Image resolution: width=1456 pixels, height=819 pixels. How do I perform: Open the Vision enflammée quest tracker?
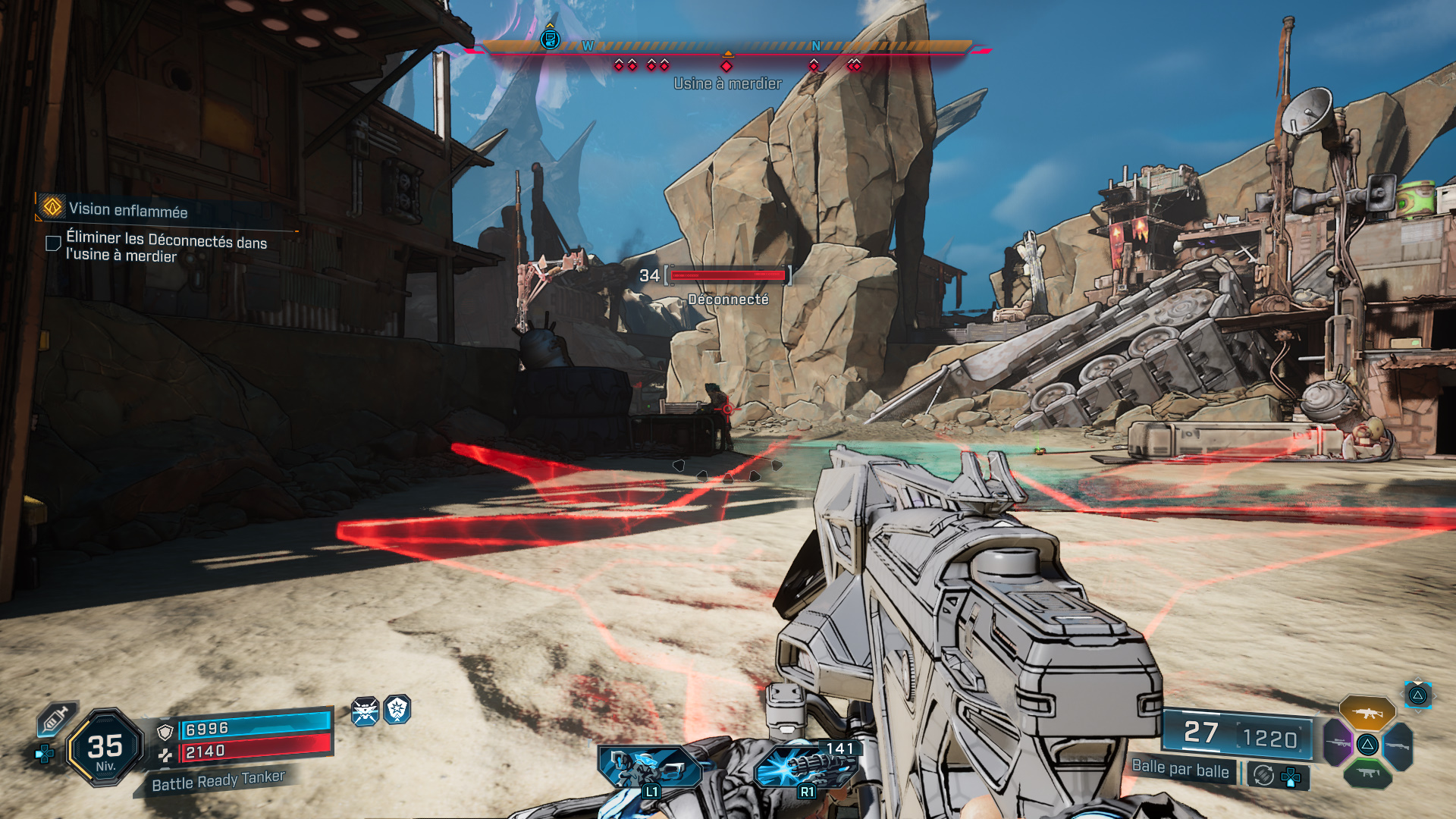point(127,210)
